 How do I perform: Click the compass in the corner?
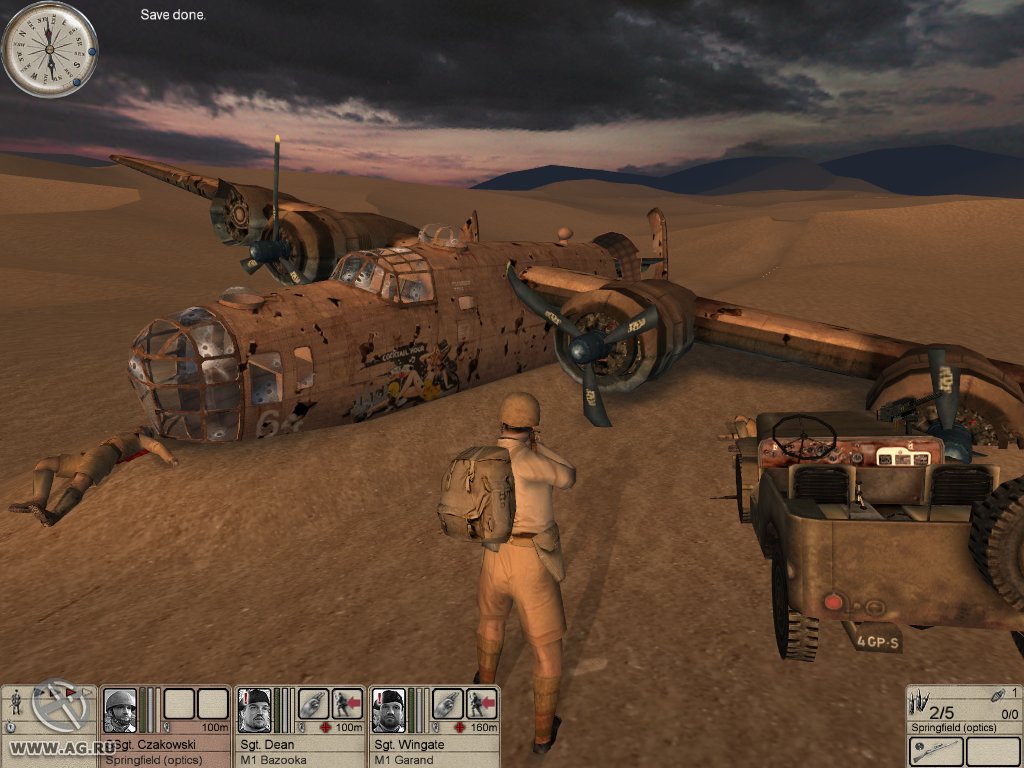[x=49, y=49]
